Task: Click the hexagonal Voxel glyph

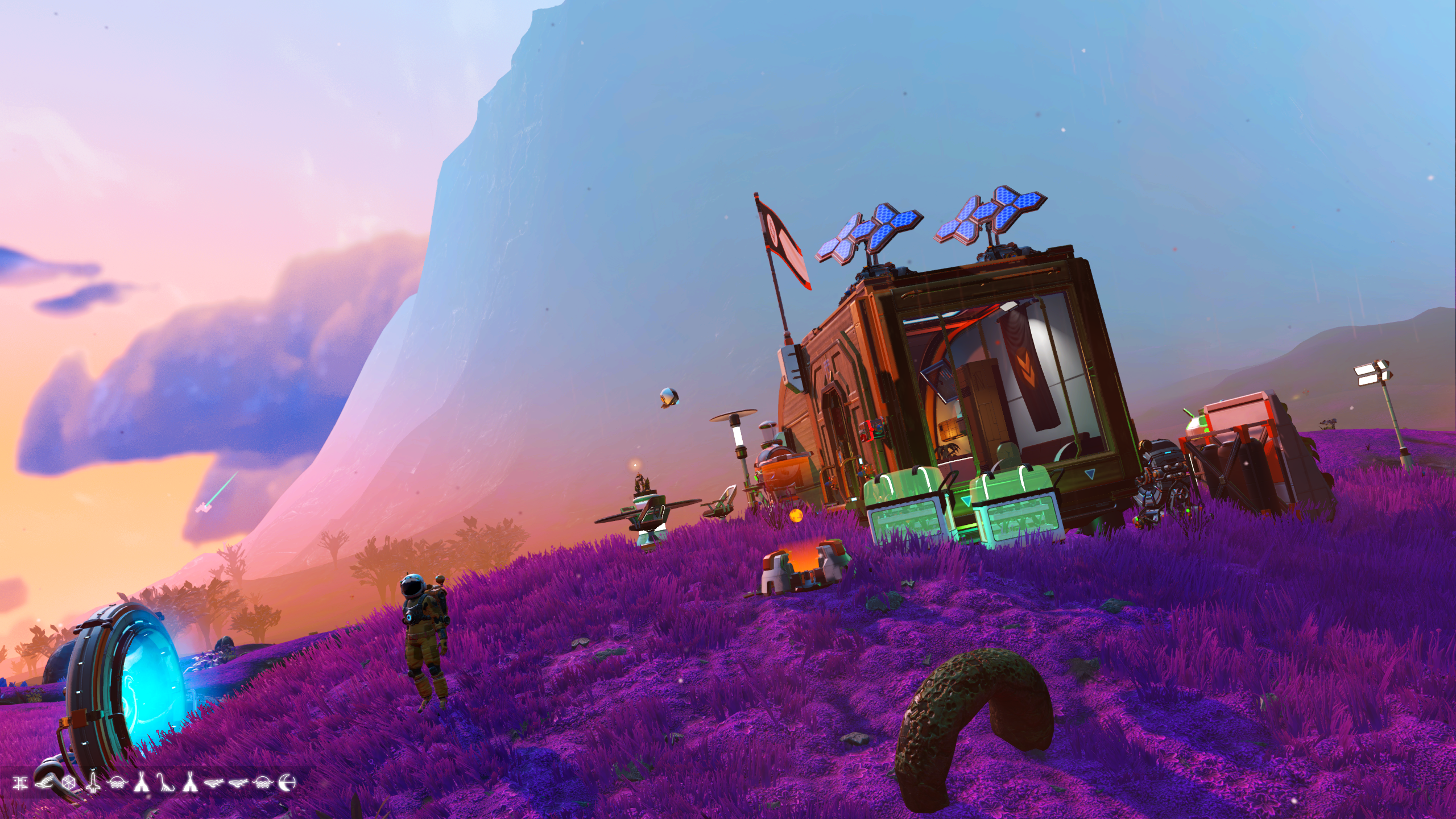Action: (68, 782)
